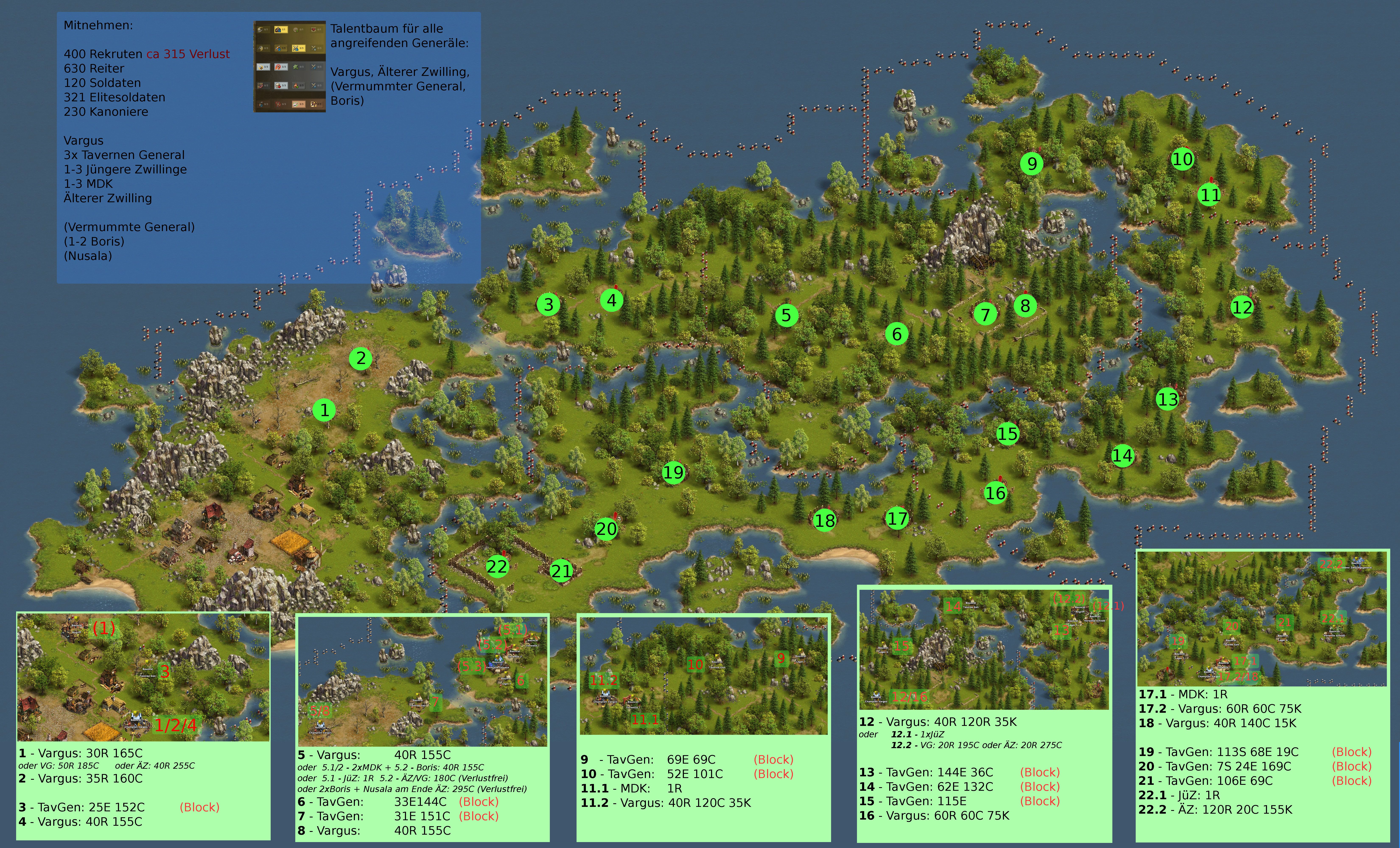The image size is (1400, 848).
Task: Click green circle marker 22 inside the fence
Action: point(497,566)
